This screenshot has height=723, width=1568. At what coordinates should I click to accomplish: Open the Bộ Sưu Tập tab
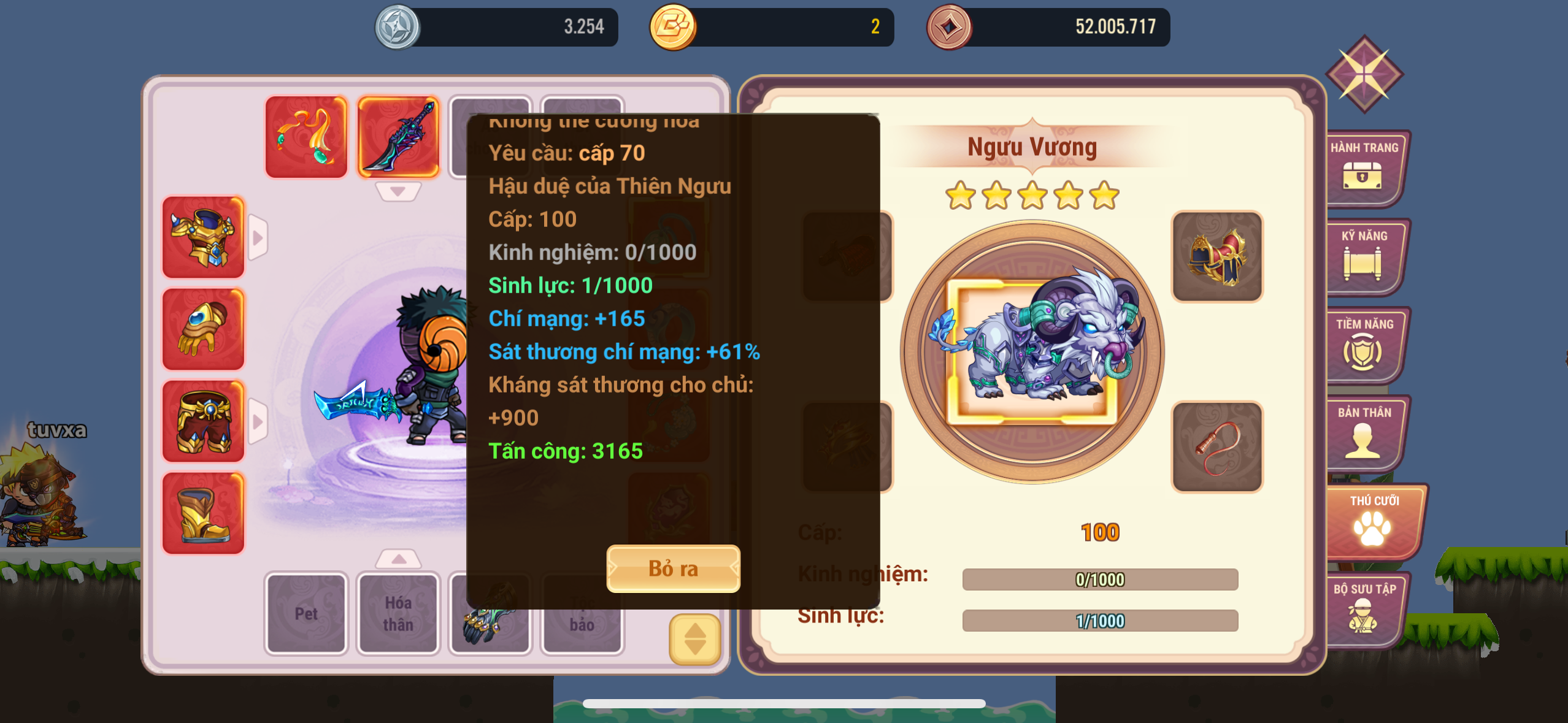1364,609
